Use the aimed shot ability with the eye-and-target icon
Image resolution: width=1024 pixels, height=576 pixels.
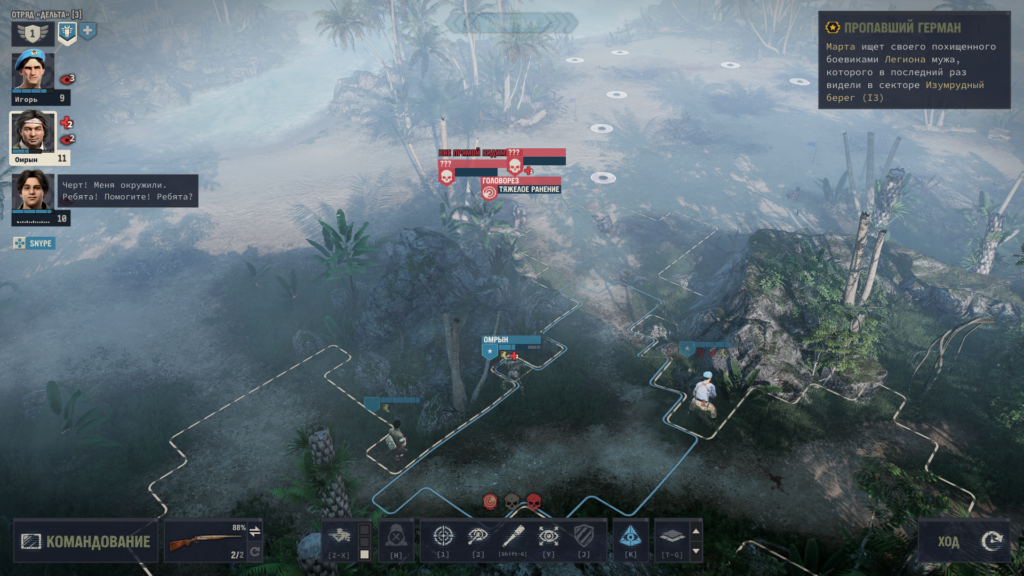[x=478, y=537]
